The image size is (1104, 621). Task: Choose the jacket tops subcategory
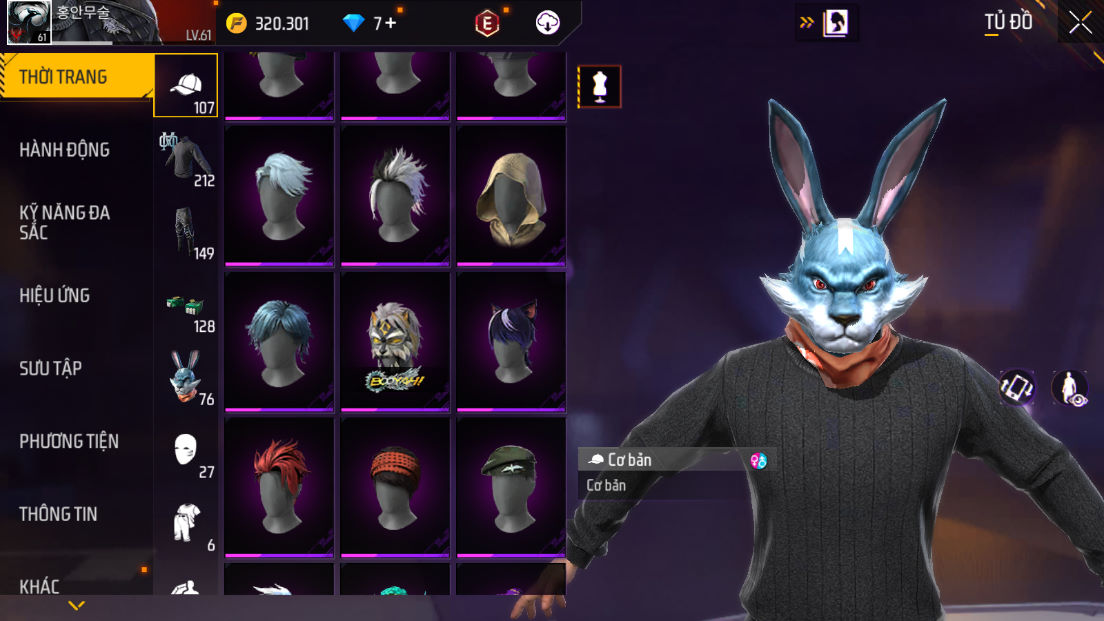tap(187, 159)
